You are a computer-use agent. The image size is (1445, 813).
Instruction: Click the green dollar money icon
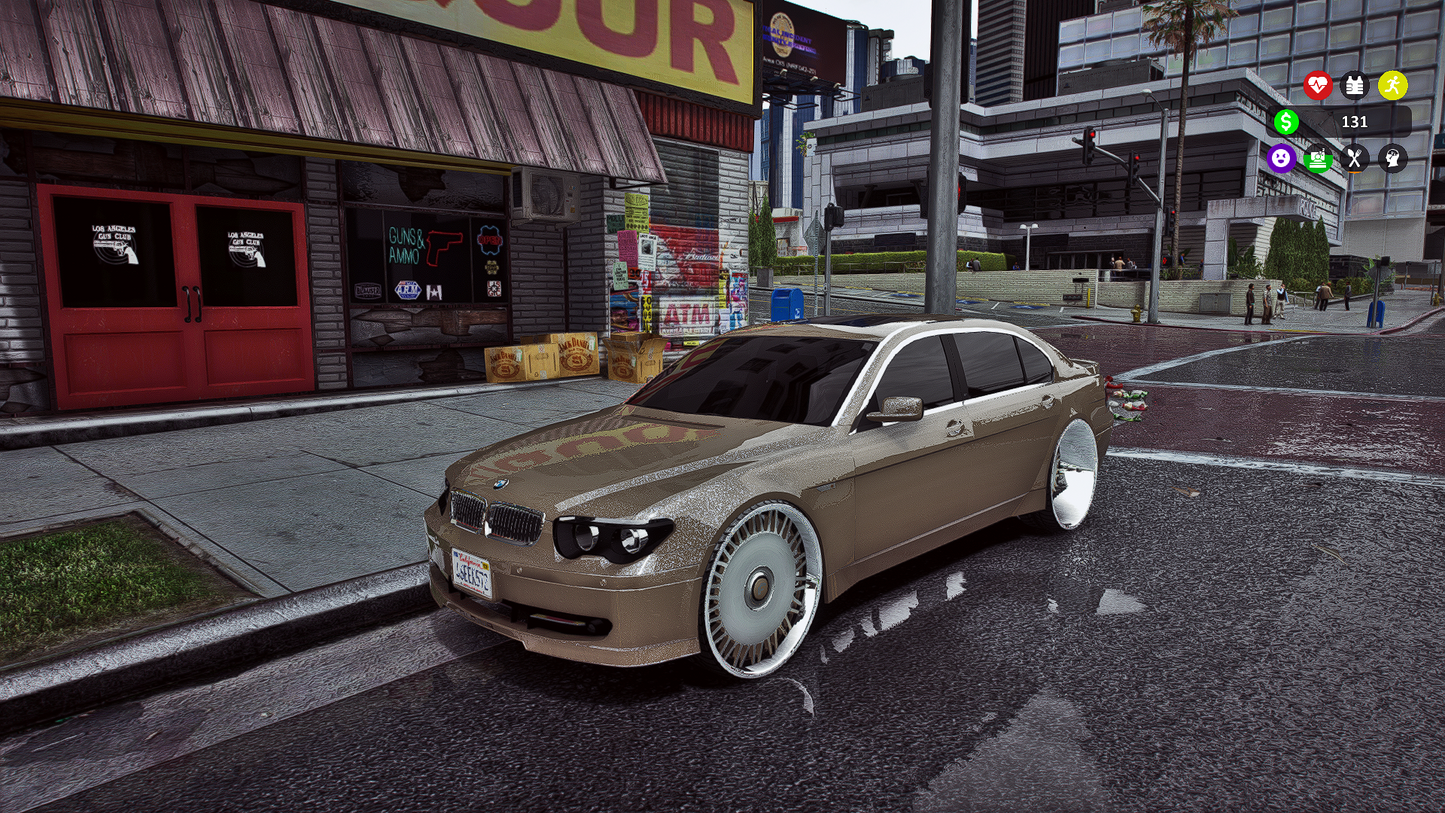point(1286,122)
